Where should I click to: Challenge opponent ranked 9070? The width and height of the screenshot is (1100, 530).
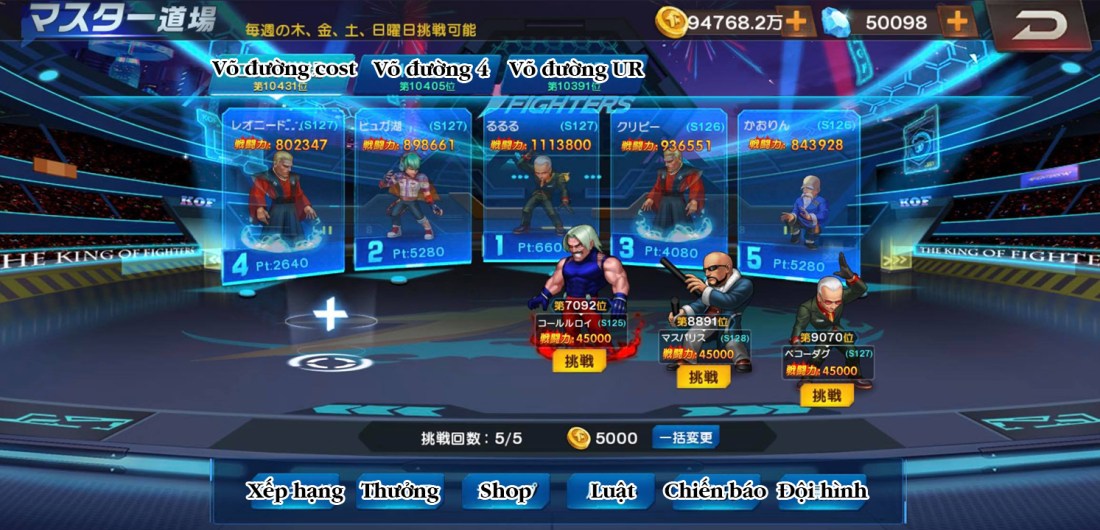[826, 395]
